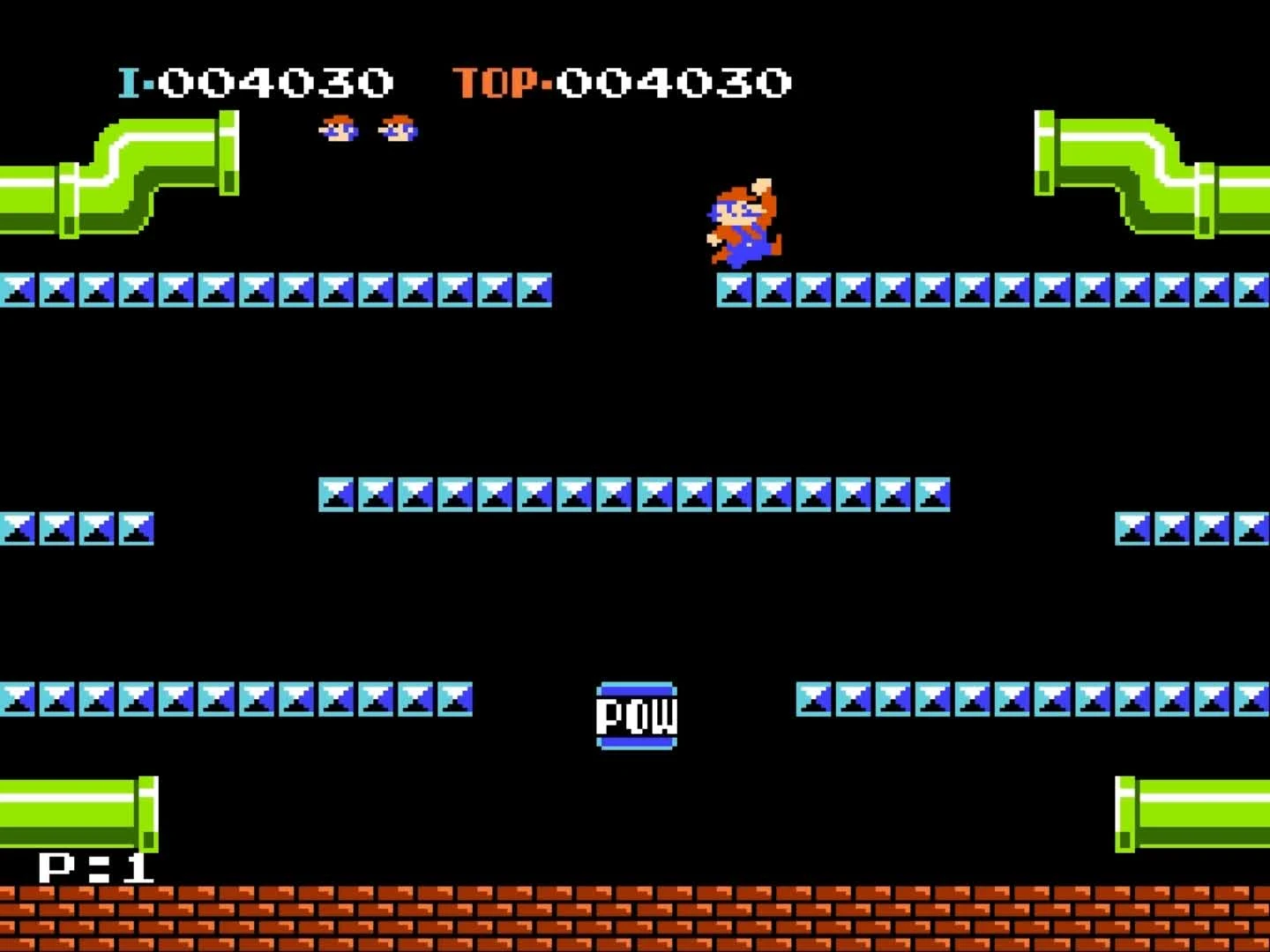1270x952 pixels.
Task: Expand the middle floating platform's first block
Action: 338,495
